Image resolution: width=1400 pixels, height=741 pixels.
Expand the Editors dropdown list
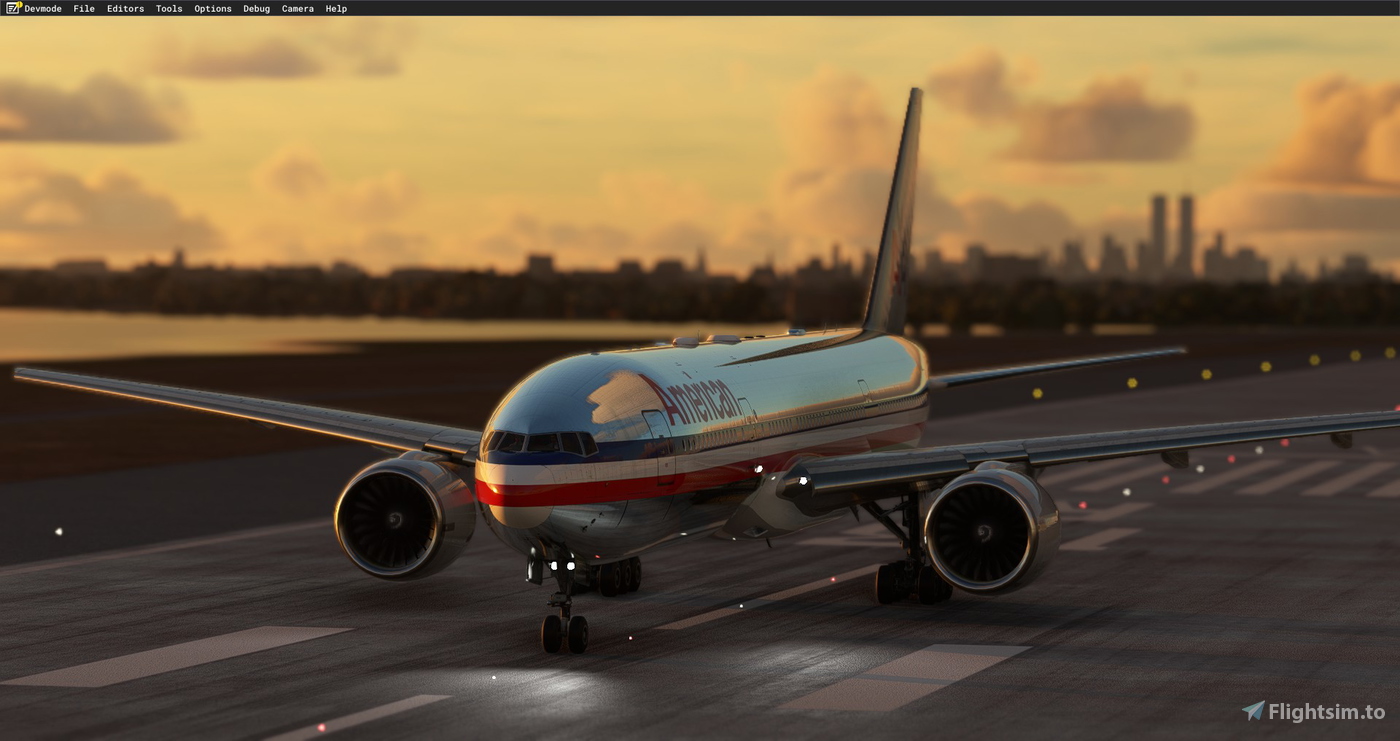click(x=124, y=8)
